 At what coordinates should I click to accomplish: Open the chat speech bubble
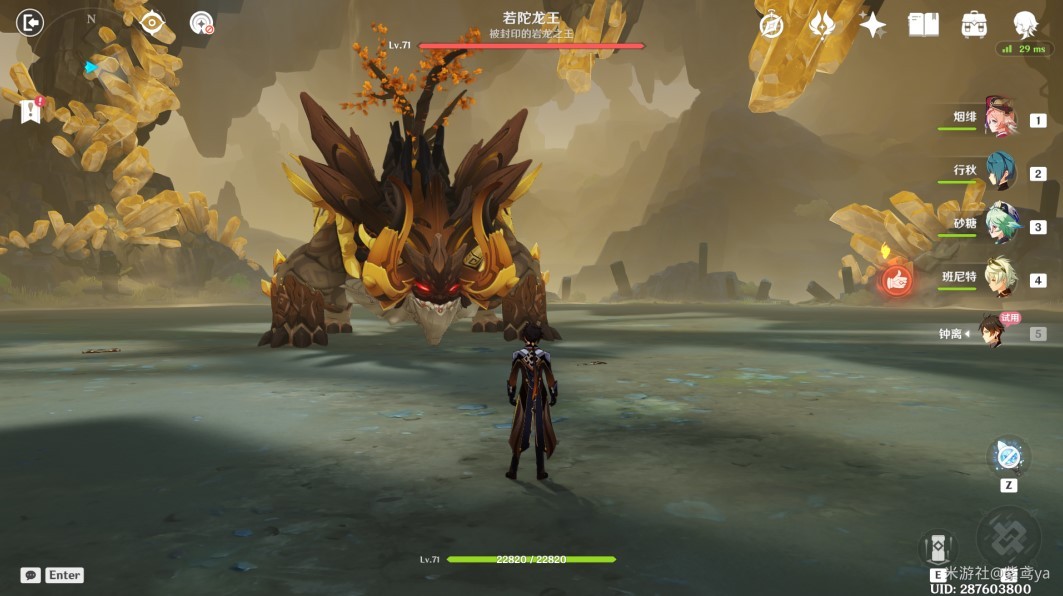pos(30,575)
